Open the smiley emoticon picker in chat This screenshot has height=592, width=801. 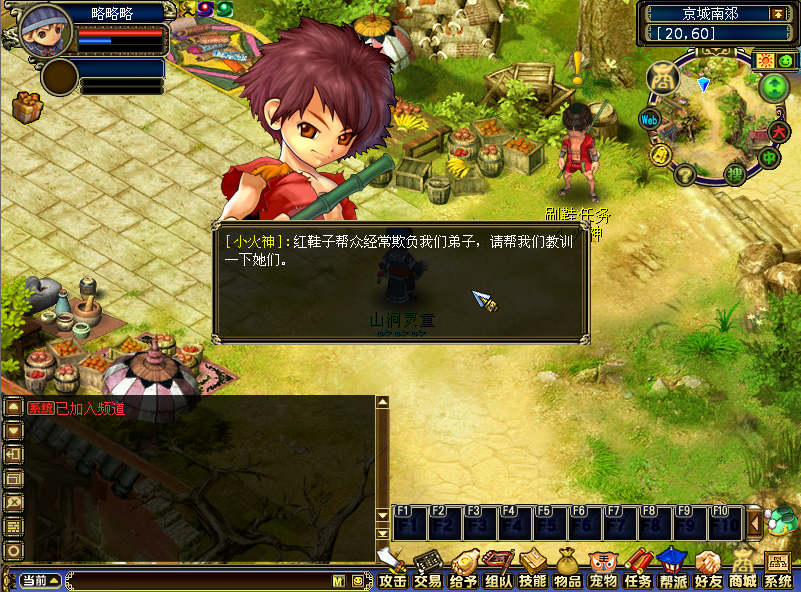pyautogui.click(x=357, y=580)
